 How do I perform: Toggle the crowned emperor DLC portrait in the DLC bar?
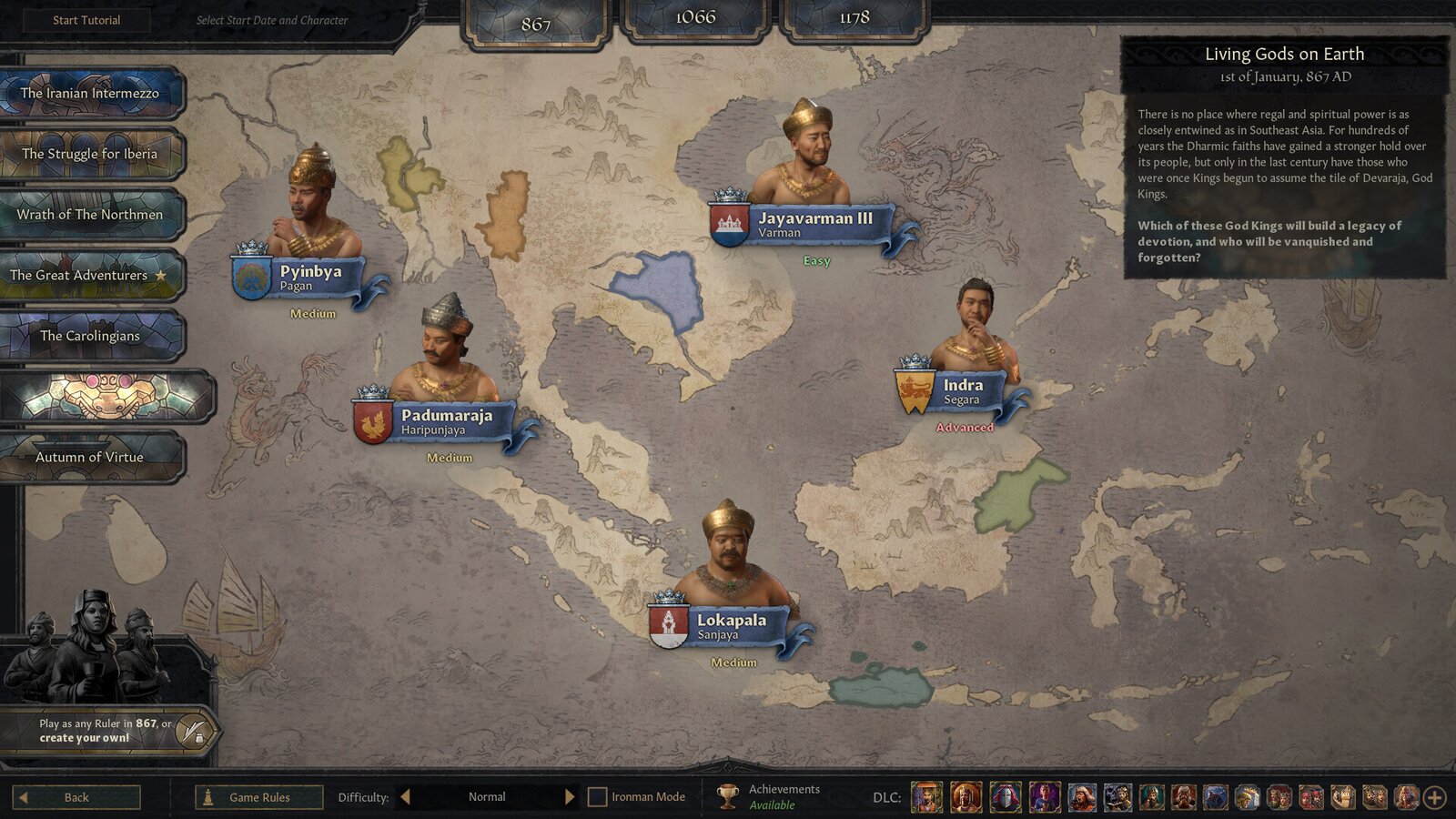pyautogui.click(x=965, y=793)
